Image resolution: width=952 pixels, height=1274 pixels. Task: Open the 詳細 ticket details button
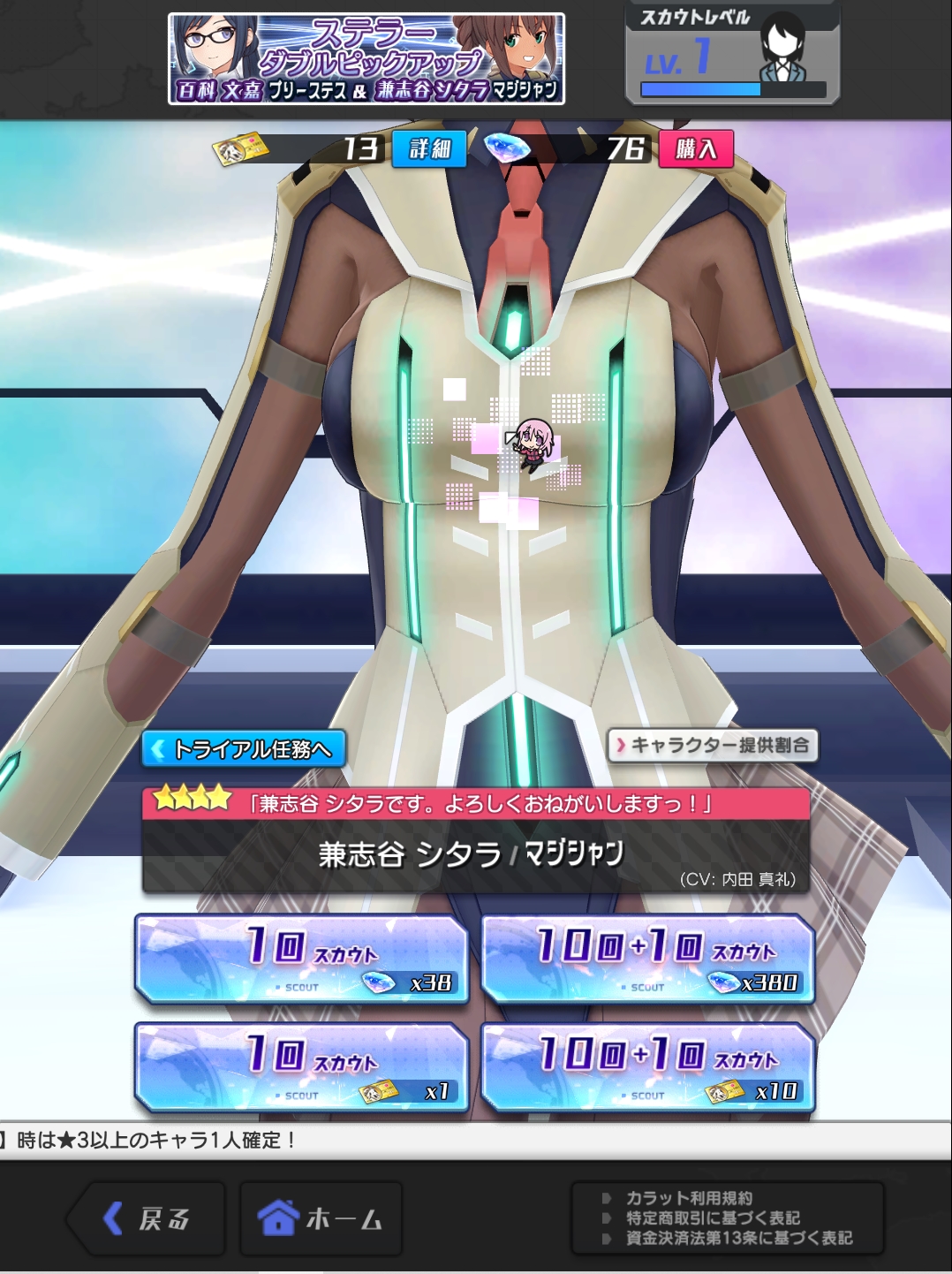[x=429, y=148]
